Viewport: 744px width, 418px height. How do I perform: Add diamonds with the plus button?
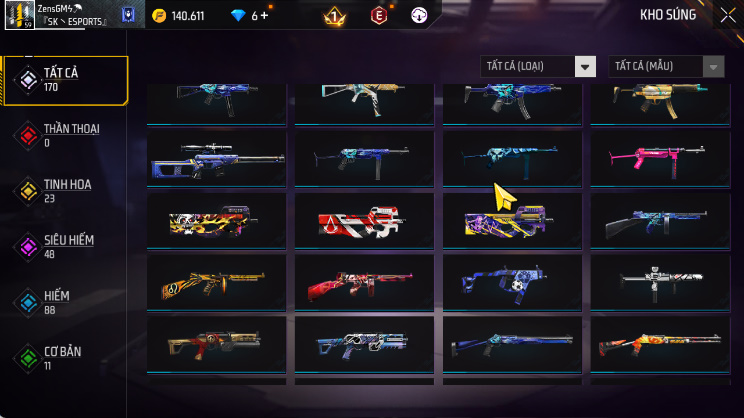[266, 15]
